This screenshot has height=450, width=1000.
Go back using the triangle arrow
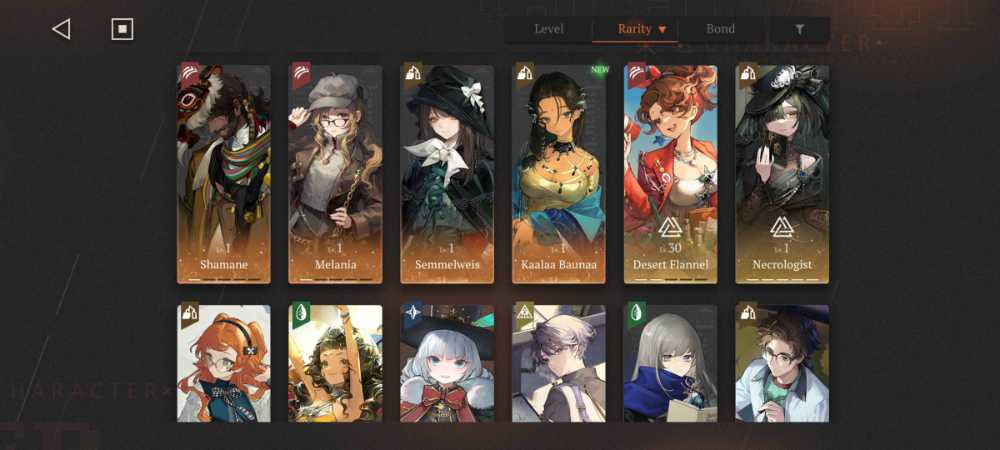[x=61, y=29]
